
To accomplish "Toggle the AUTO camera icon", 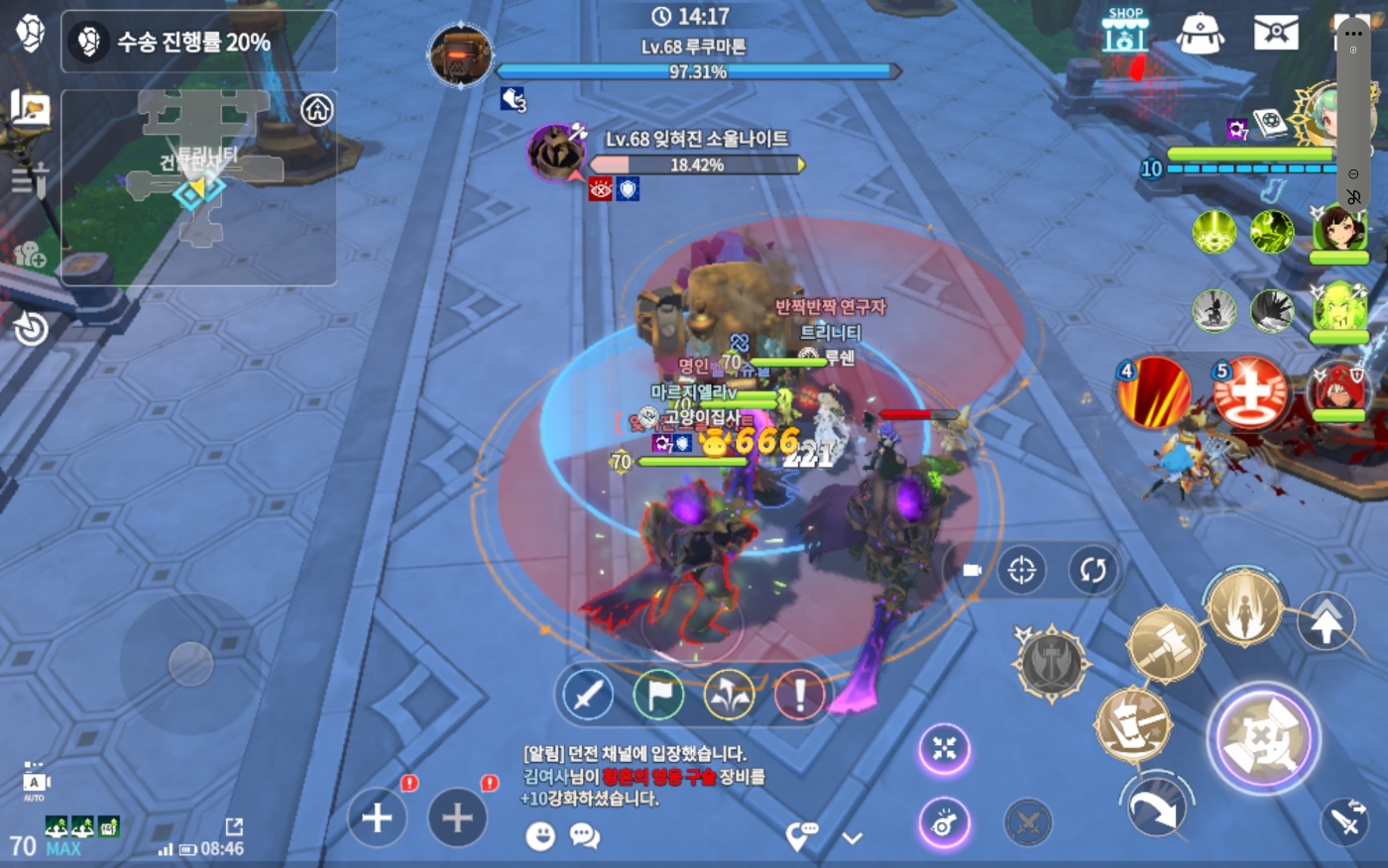I will click(34, 783).
